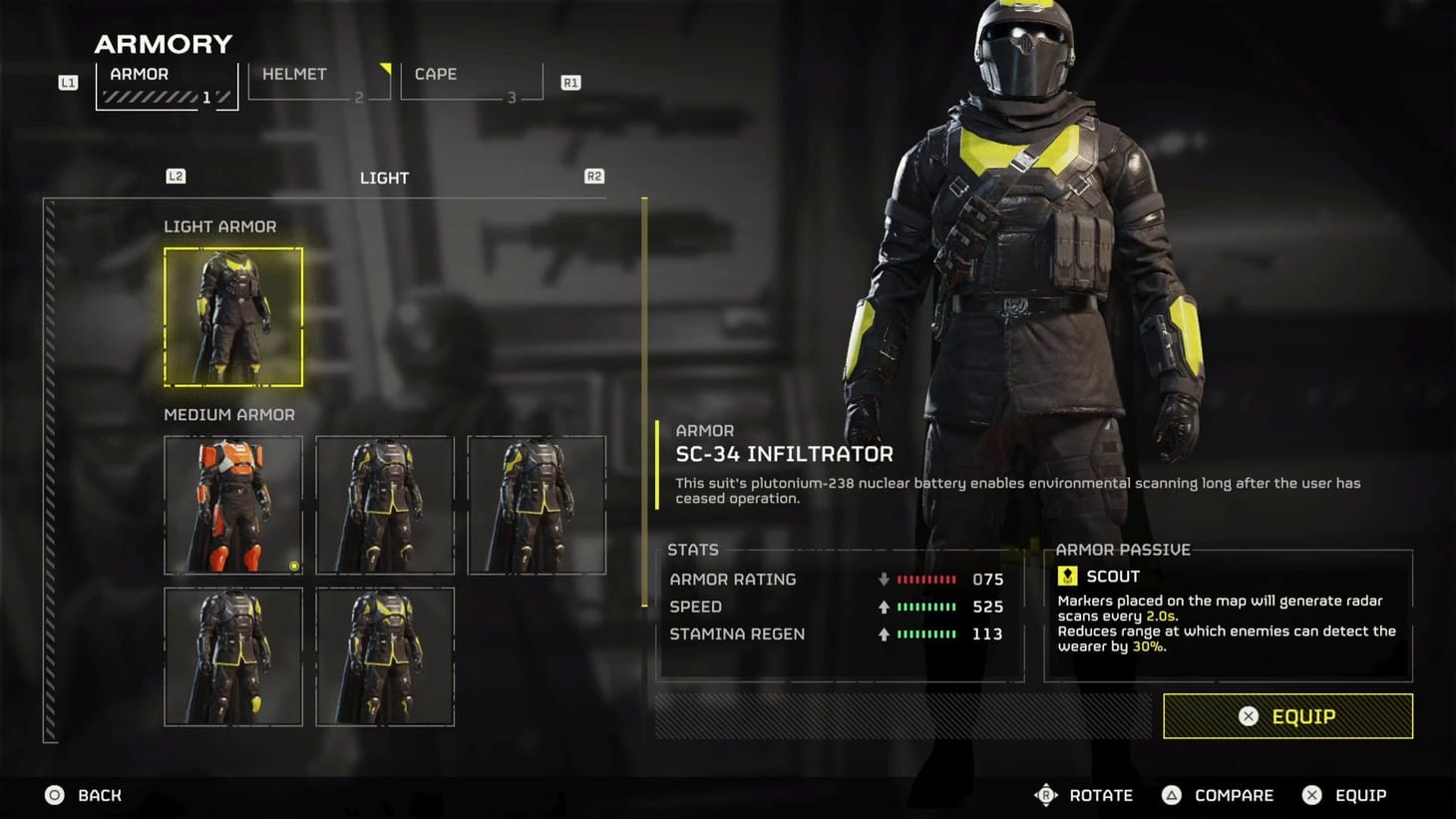Click the Scout passive helmet icon
This screenshot has width=1456, height=819.
click(1067, 575)
